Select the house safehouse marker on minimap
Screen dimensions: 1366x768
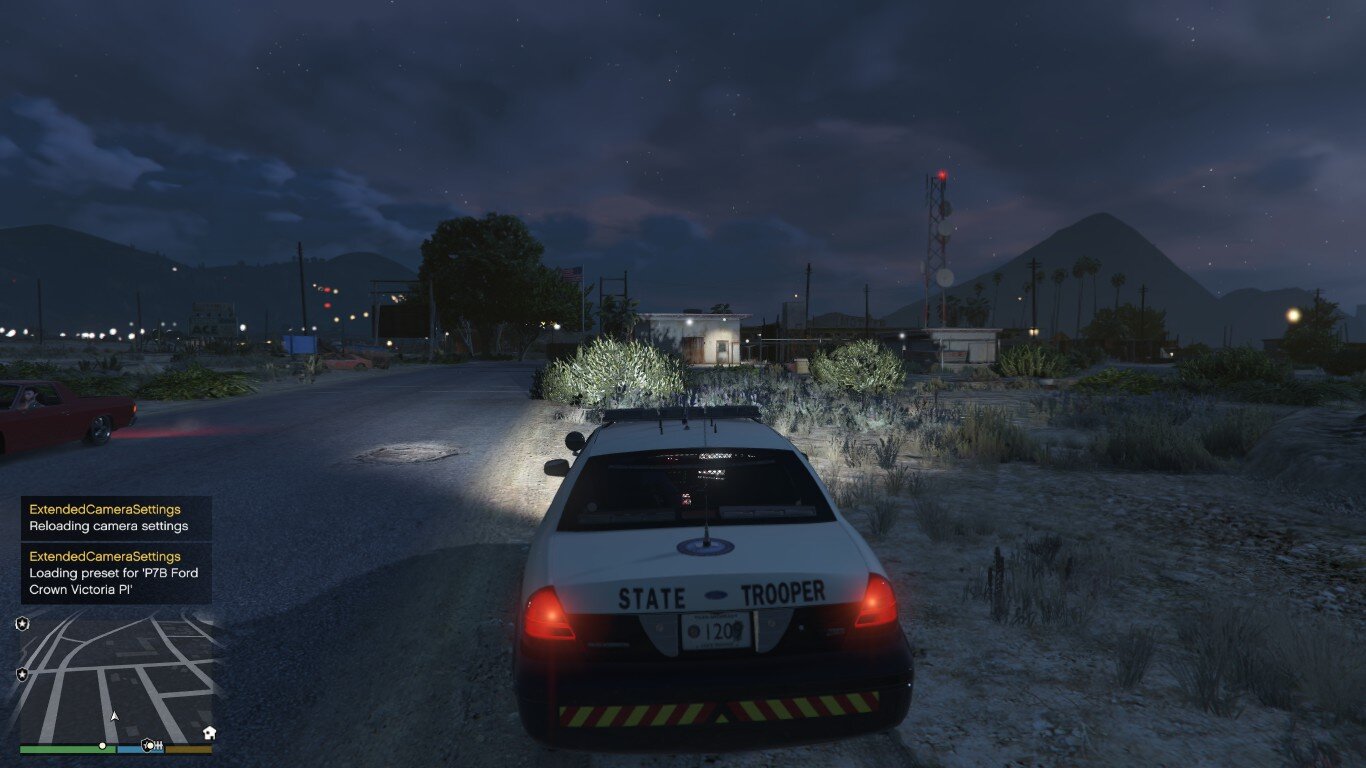tap(209, 733)
